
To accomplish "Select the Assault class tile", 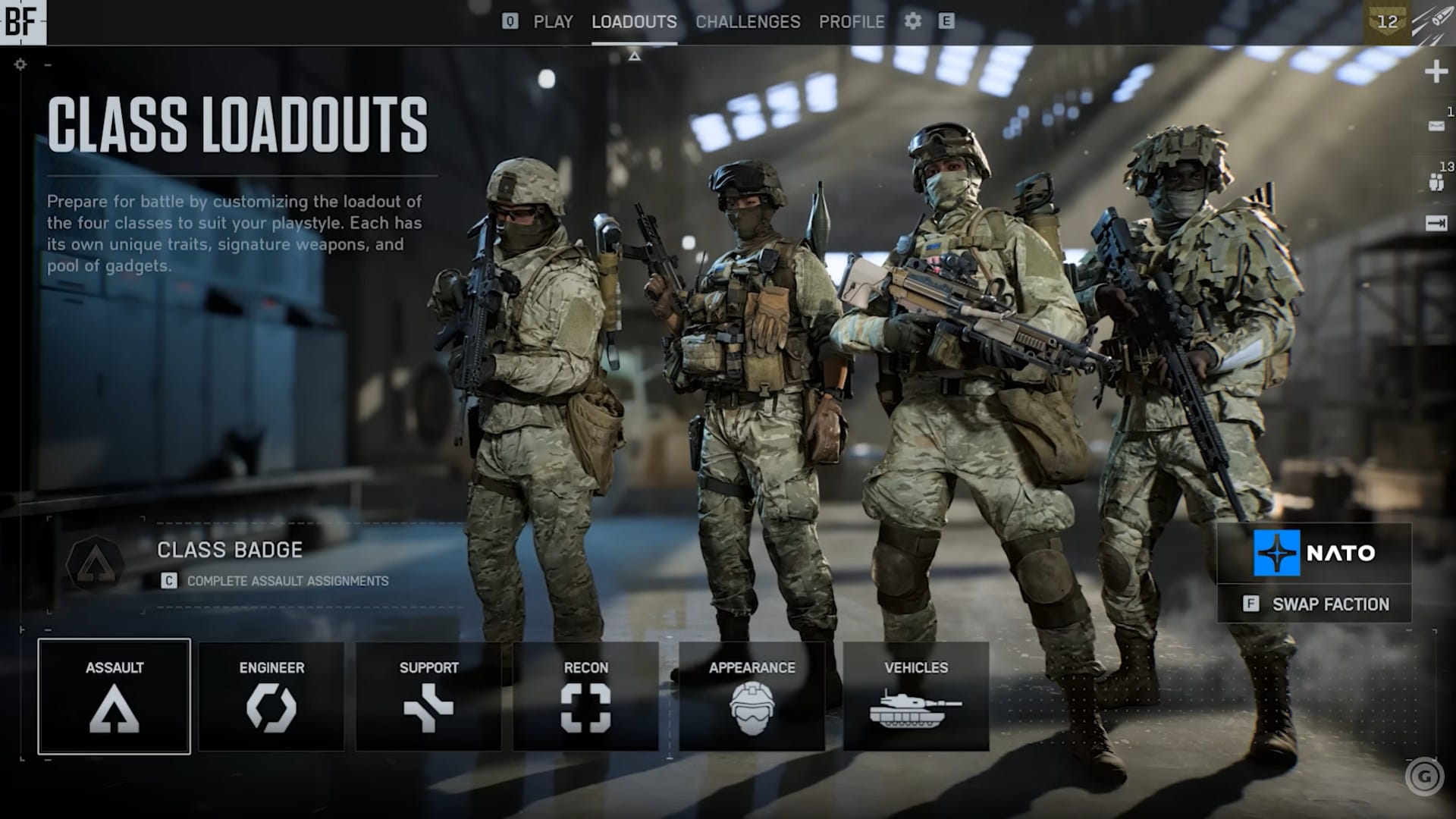I will (x=115, y=696).
